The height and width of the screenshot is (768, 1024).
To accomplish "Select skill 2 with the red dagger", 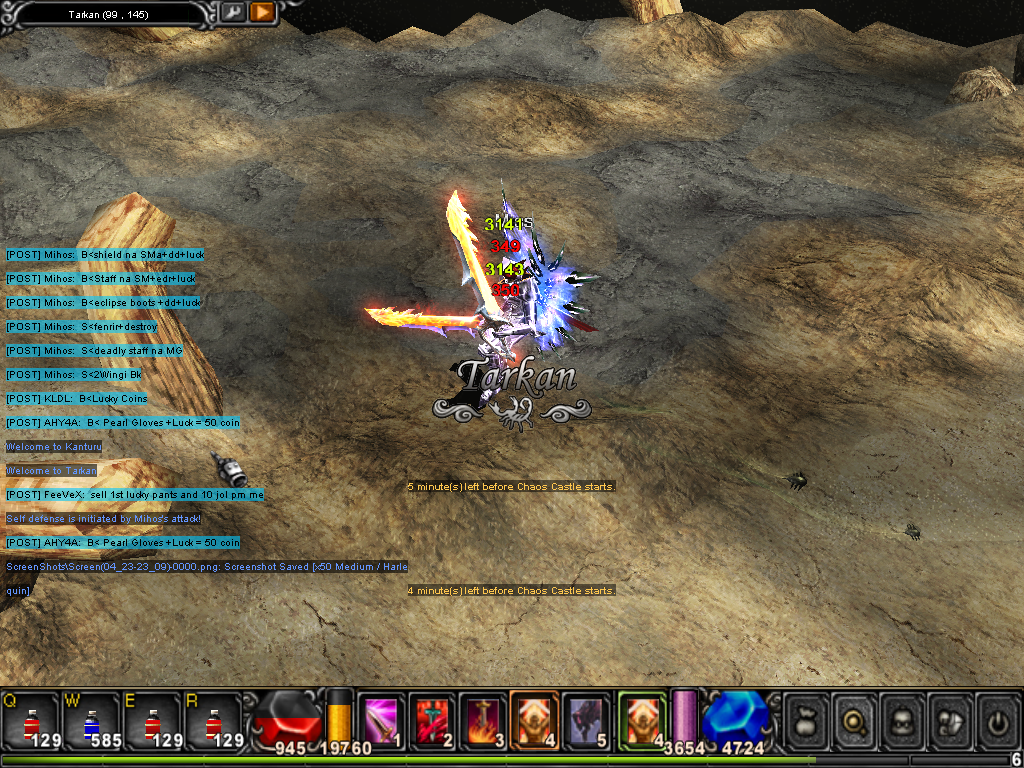I will point(432,721).
